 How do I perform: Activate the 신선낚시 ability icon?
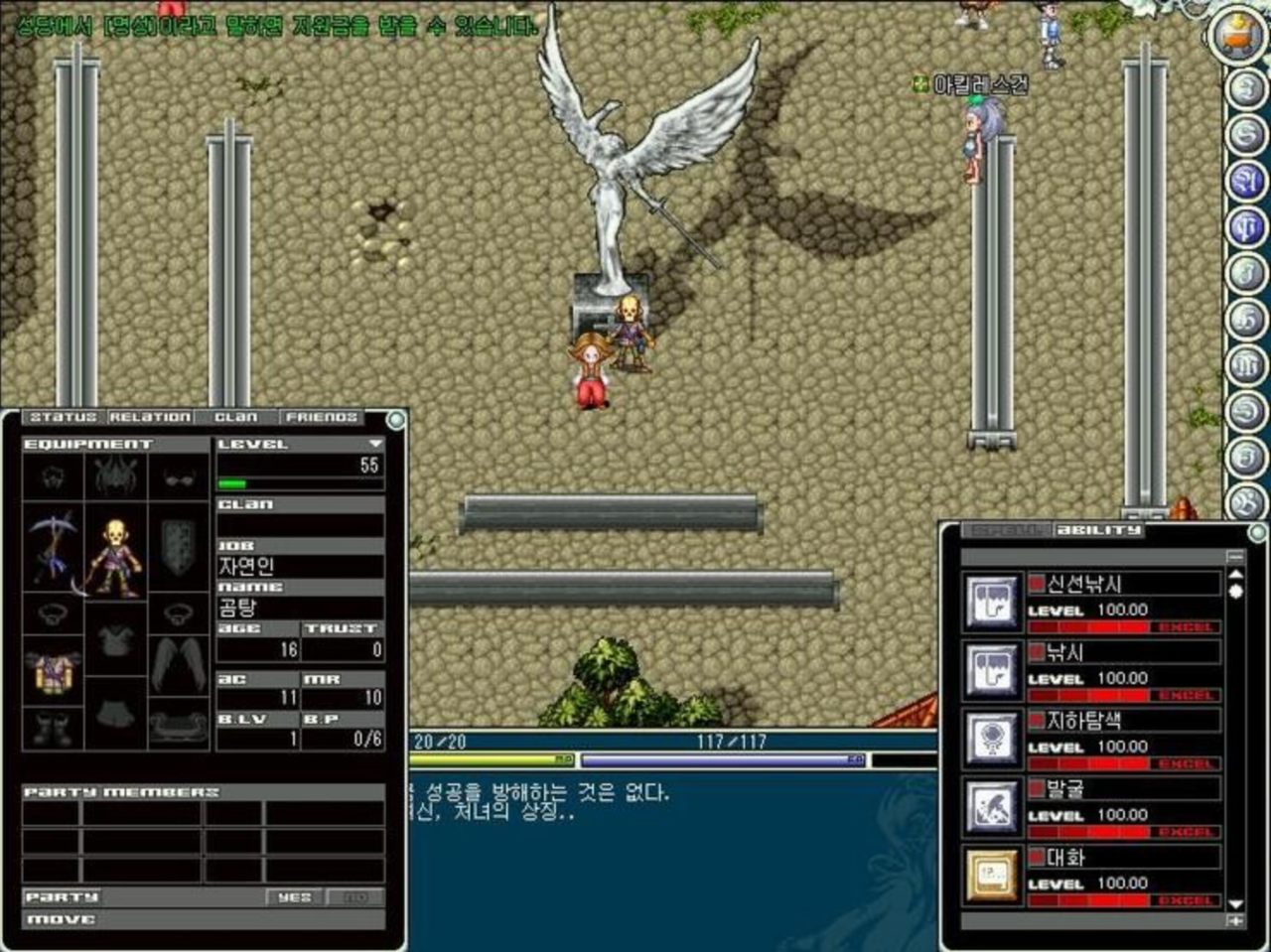click(x=992, y=602)
